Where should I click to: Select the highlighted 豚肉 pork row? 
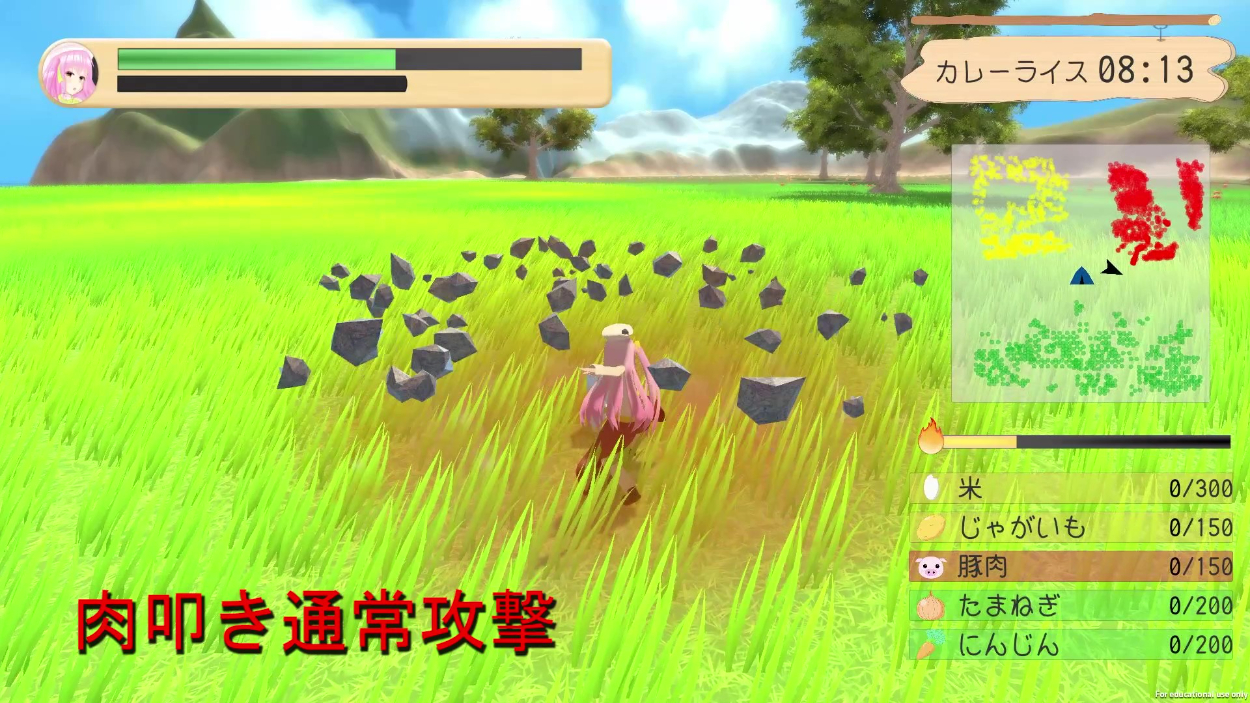1071,567
